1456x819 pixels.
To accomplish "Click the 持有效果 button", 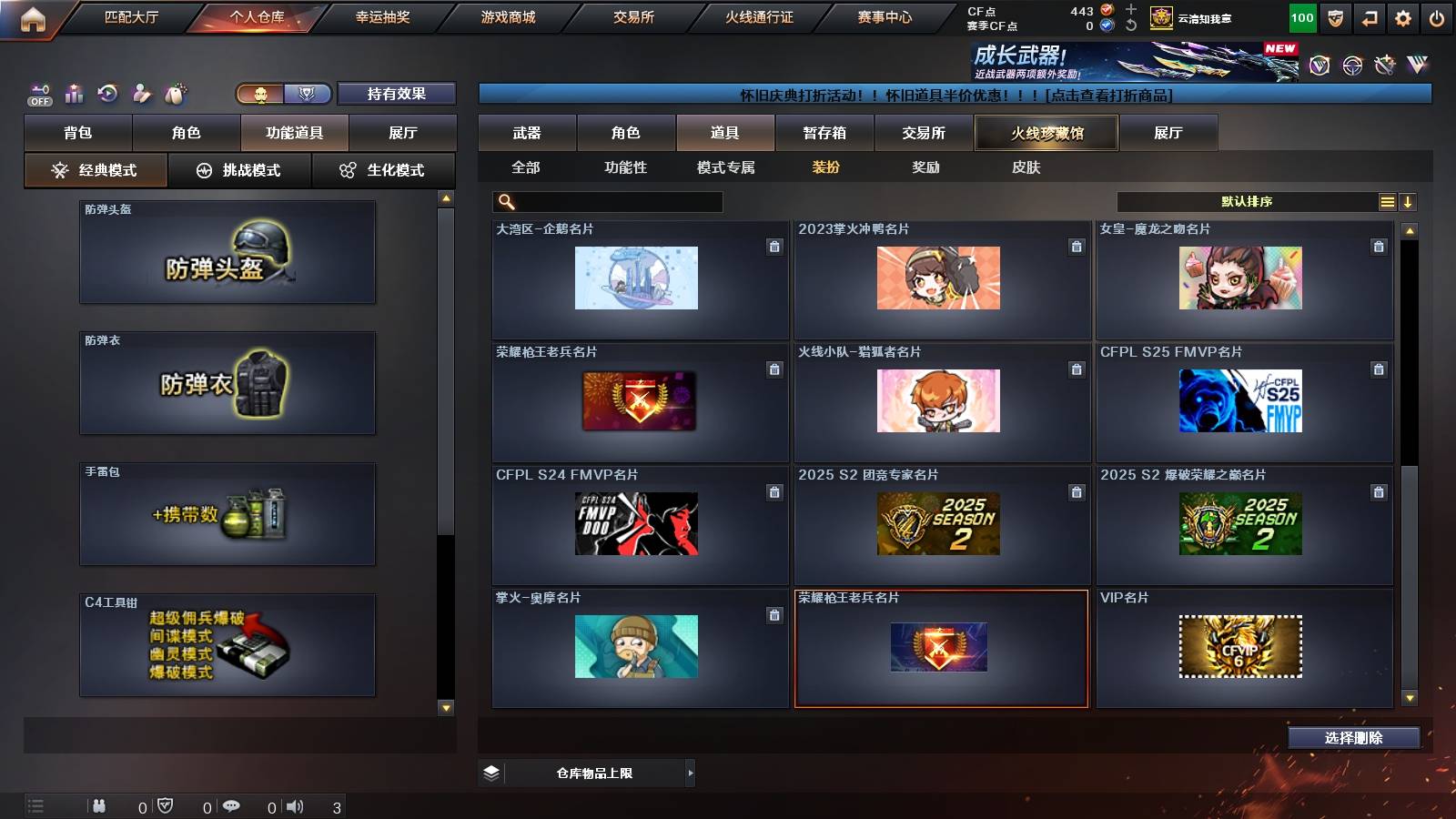I will [x=397, y=93].
